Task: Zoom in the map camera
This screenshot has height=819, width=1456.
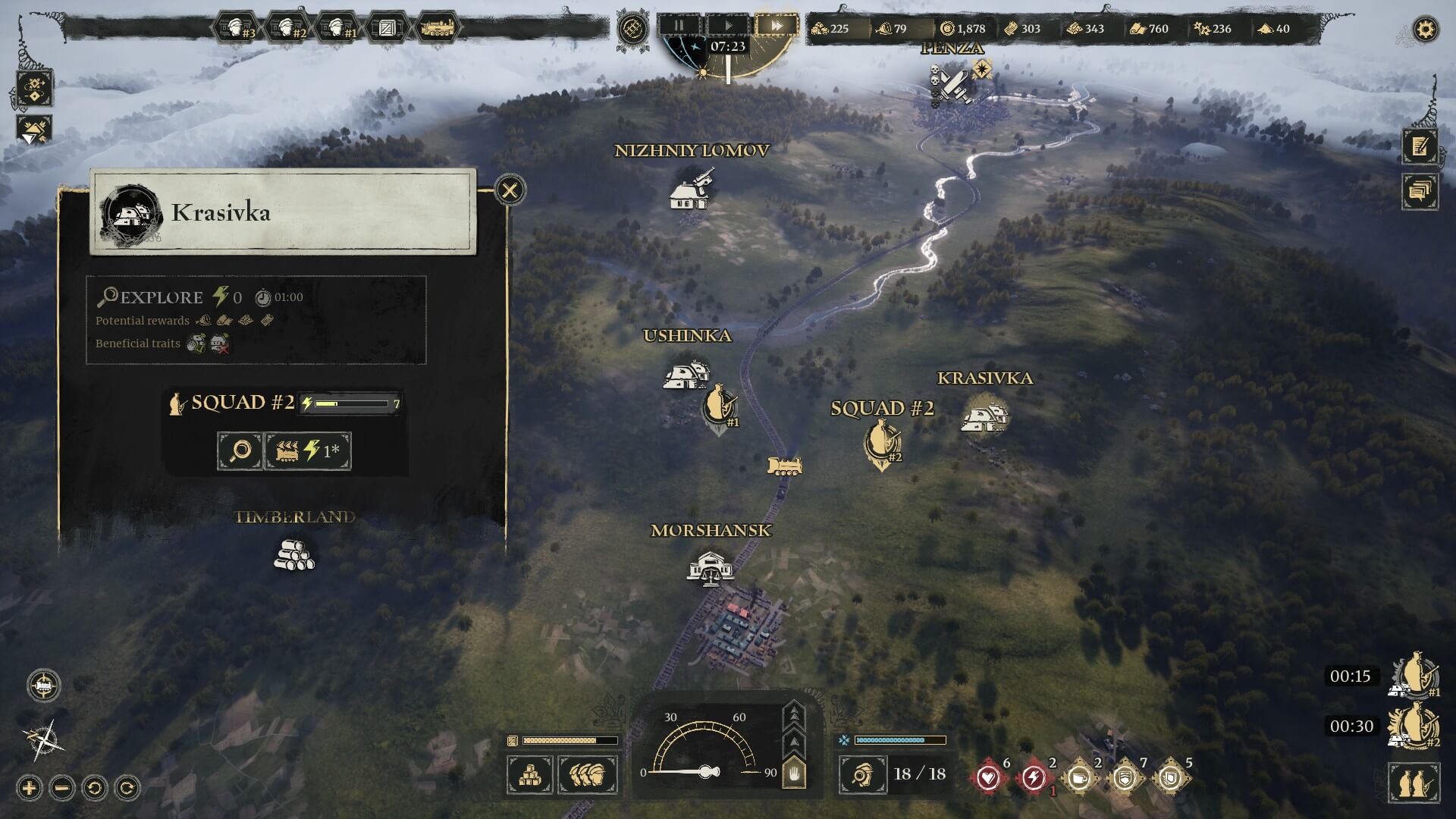Action: coord(30,788)
